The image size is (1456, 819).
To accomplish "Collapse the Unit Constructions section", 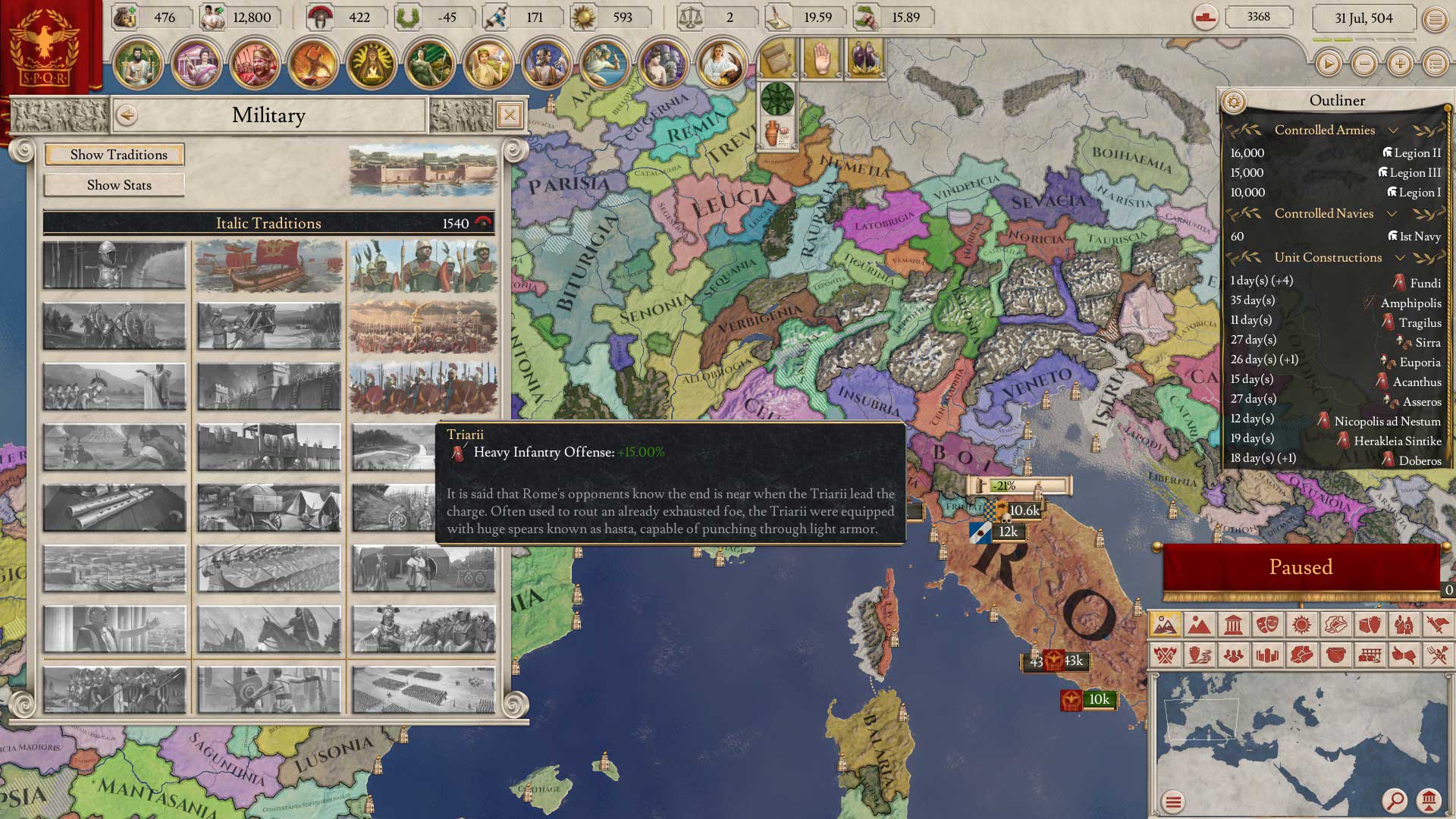I will [1400, 258].
